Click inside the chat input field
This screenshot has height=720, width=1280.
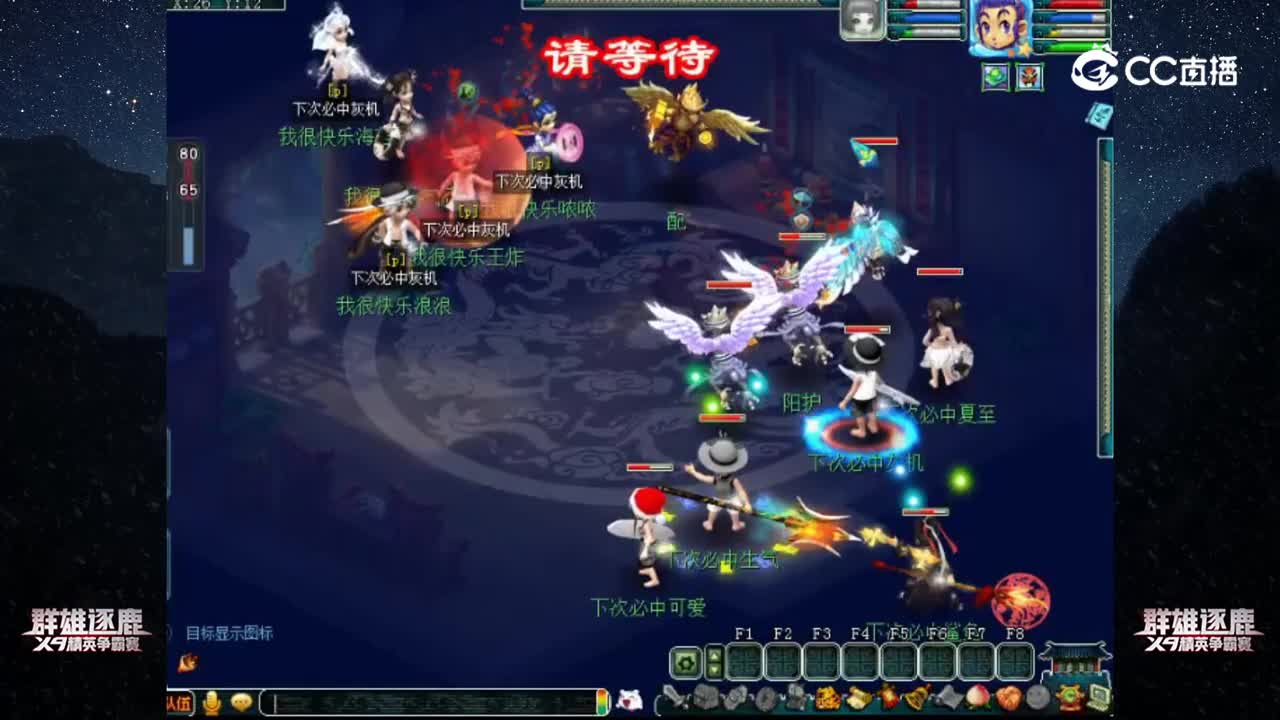430,702
